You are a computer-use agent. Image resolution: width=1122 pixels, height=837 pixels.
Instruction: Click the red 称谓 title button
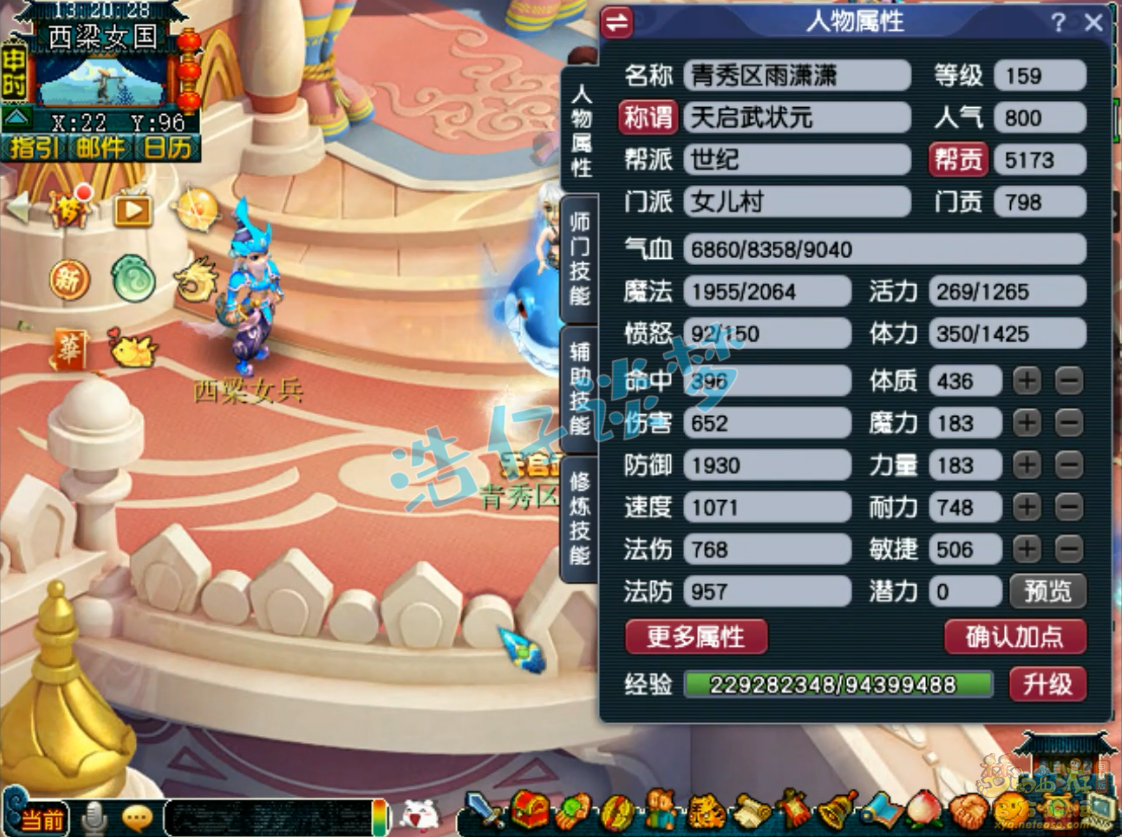coord(648,118)
